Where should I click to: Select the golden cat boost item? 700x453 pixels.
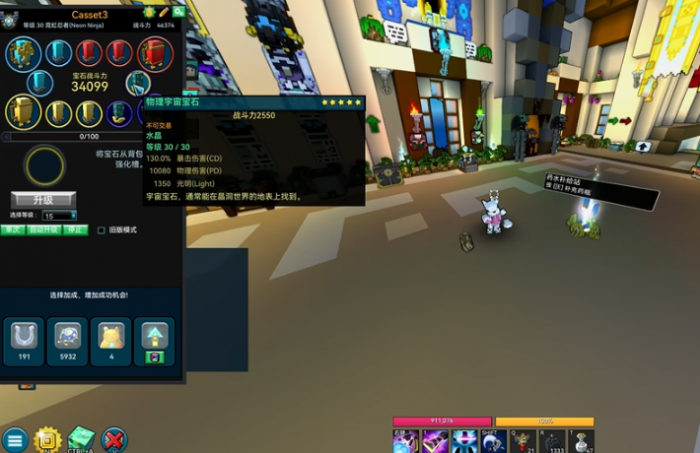111,341
